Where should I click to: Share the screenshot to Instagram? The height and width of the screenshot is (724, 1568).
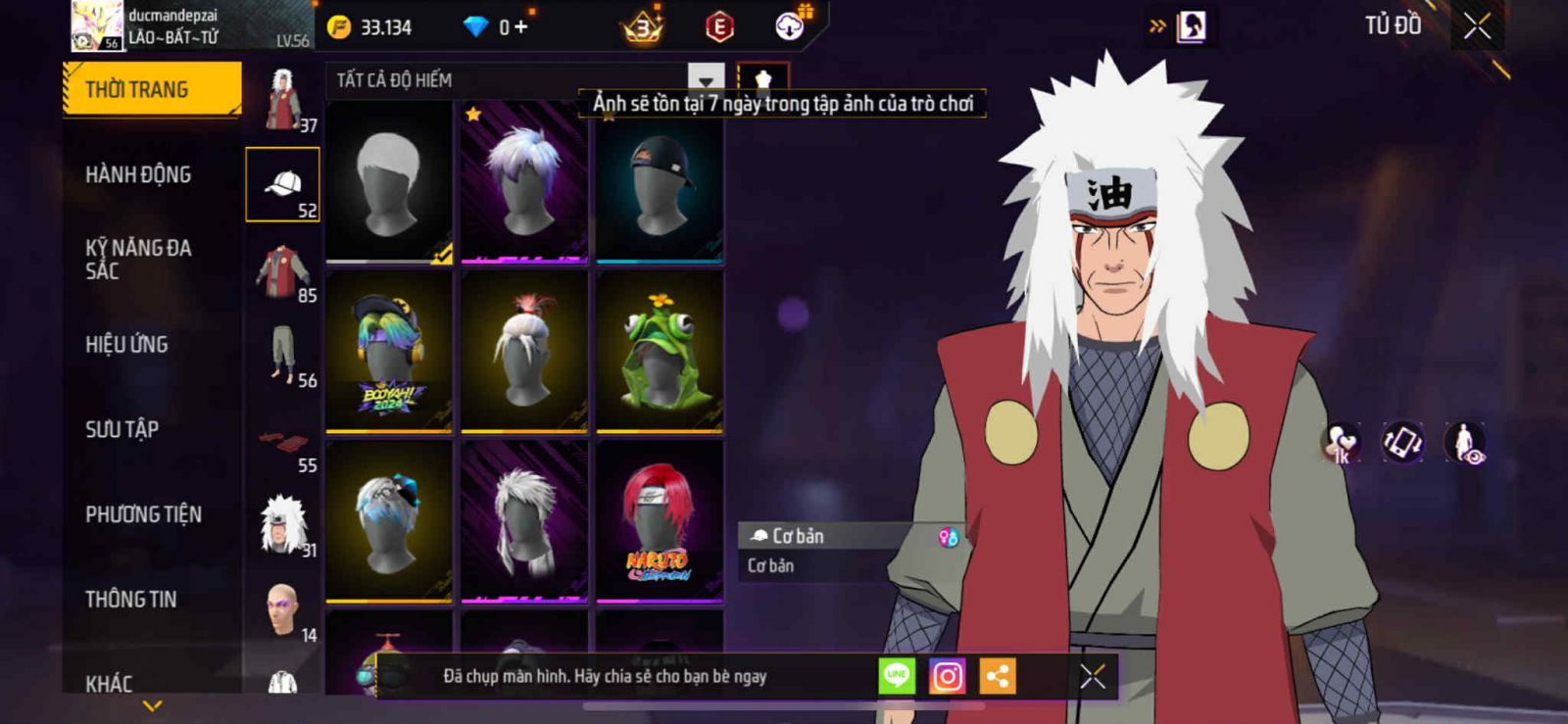pyautogui.click(x=947, y=676)
